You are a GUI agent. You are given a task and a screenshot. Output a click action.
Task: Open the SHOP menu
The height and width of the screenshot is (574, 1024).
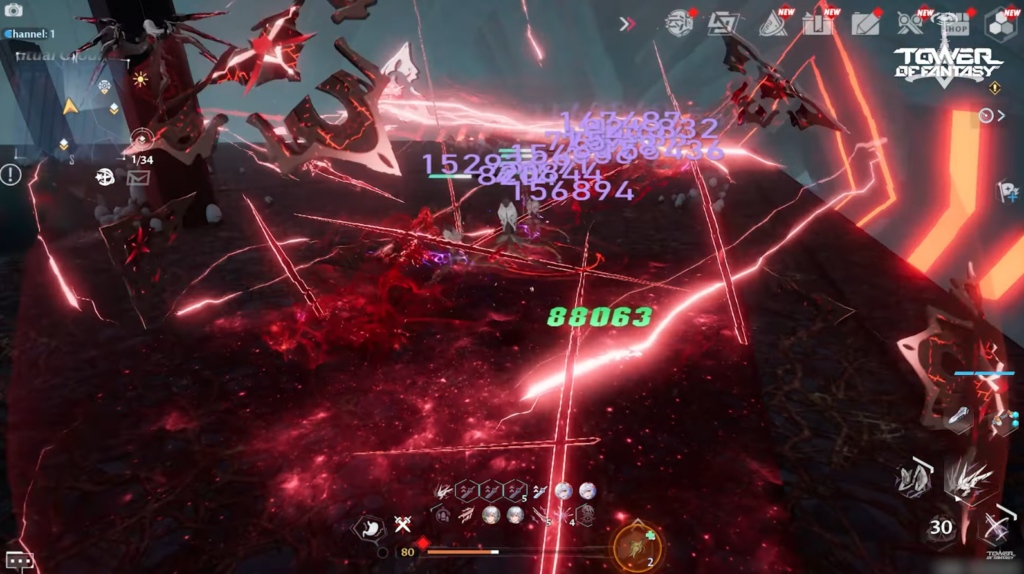(x=957, y=24)
